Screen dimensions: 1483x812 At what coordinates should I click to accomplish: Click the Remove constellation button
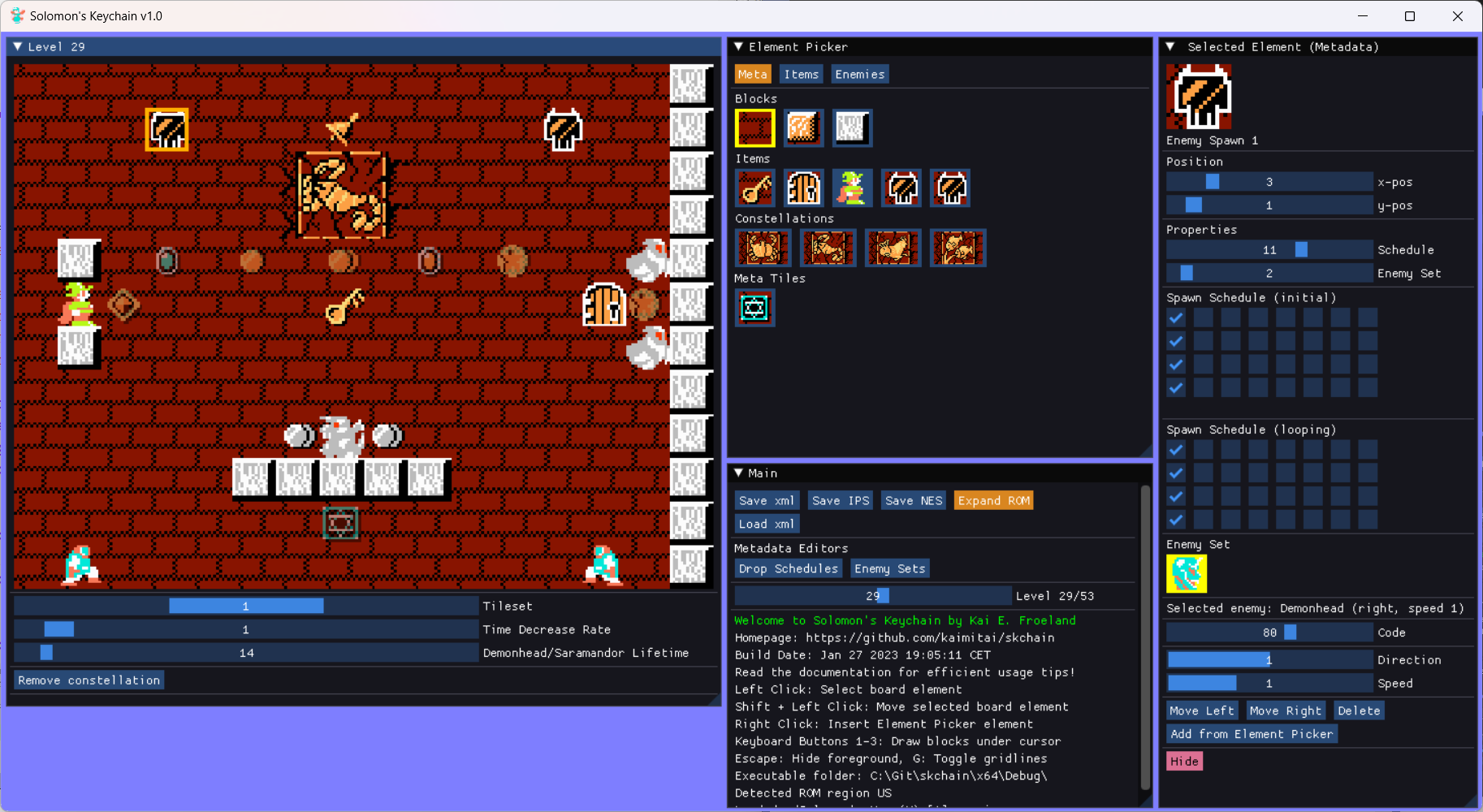coord(88,680)
